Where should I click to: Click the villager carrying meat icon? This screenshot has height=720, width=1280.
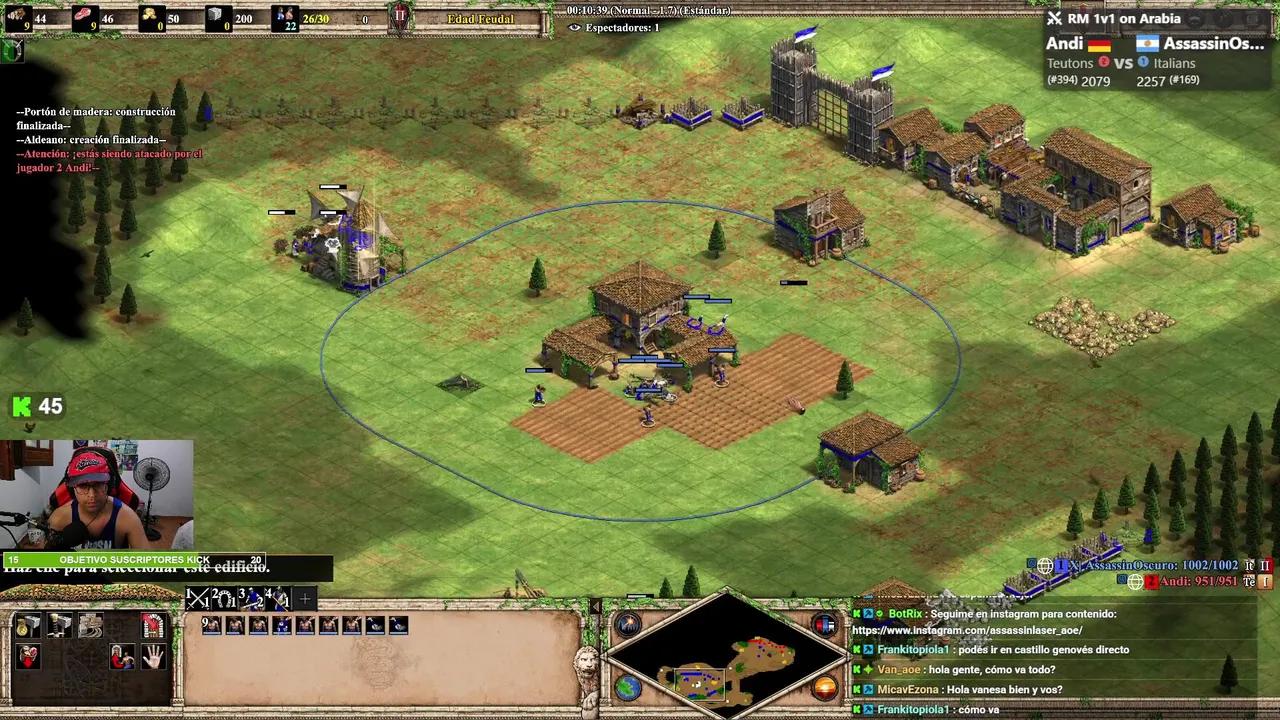[29, 657]
